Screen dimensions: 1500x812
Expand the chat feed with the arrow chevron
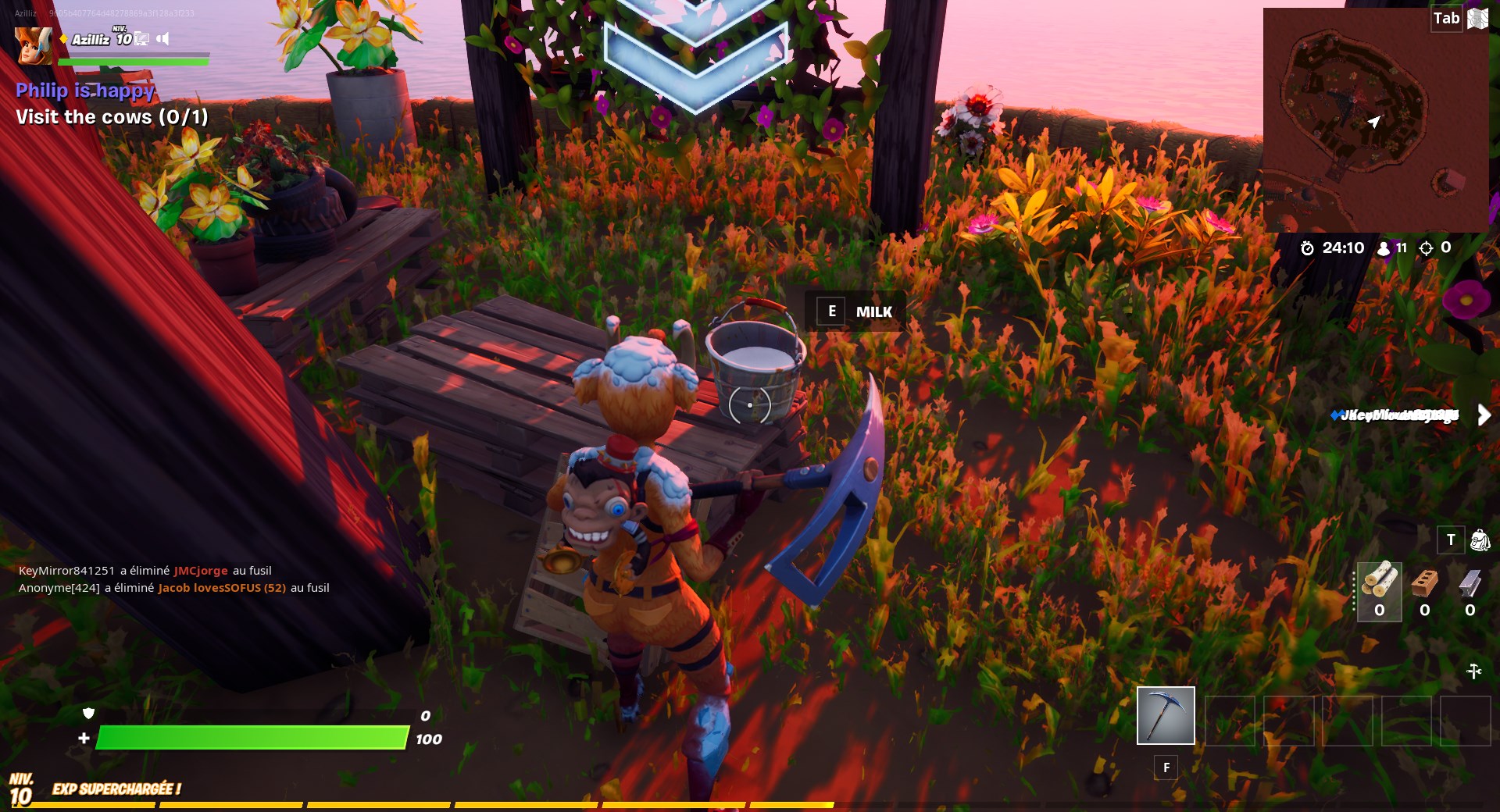(1484, 415)
